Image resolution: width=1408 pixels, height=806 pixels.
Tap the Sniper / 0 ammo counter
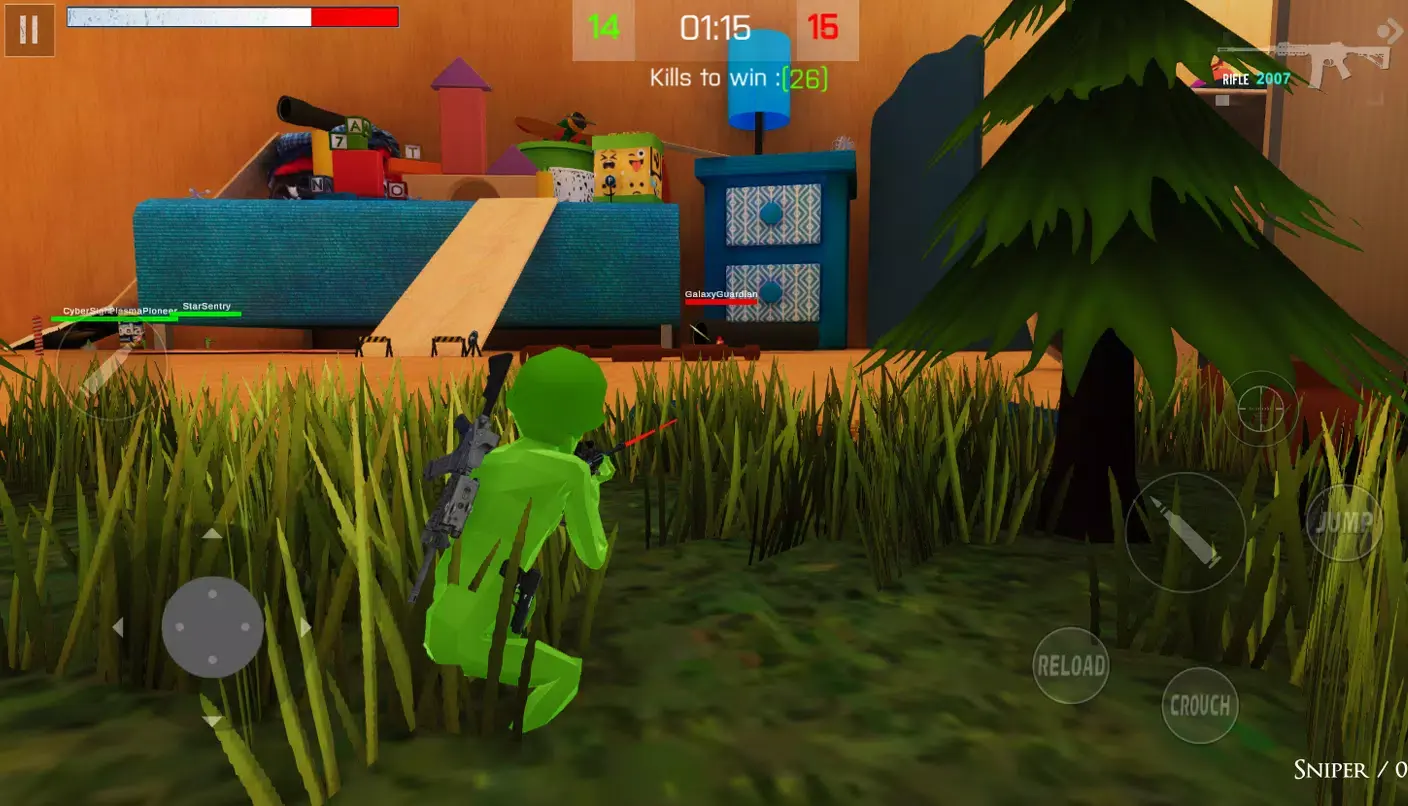click(1348, 770)
